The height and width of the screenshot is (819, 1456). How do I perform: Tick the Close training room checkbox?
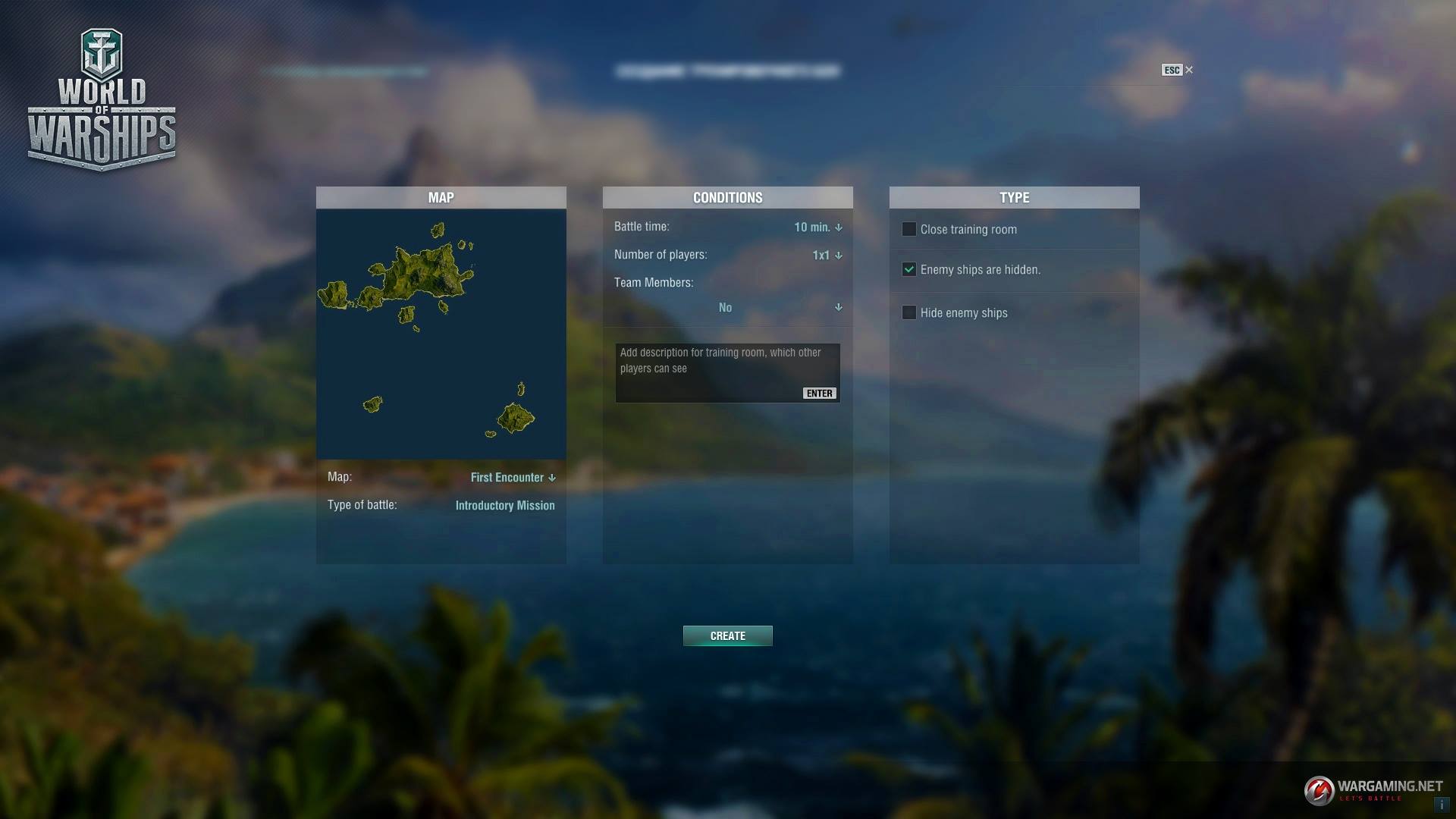pyautogui.click(x=908, y=229)
